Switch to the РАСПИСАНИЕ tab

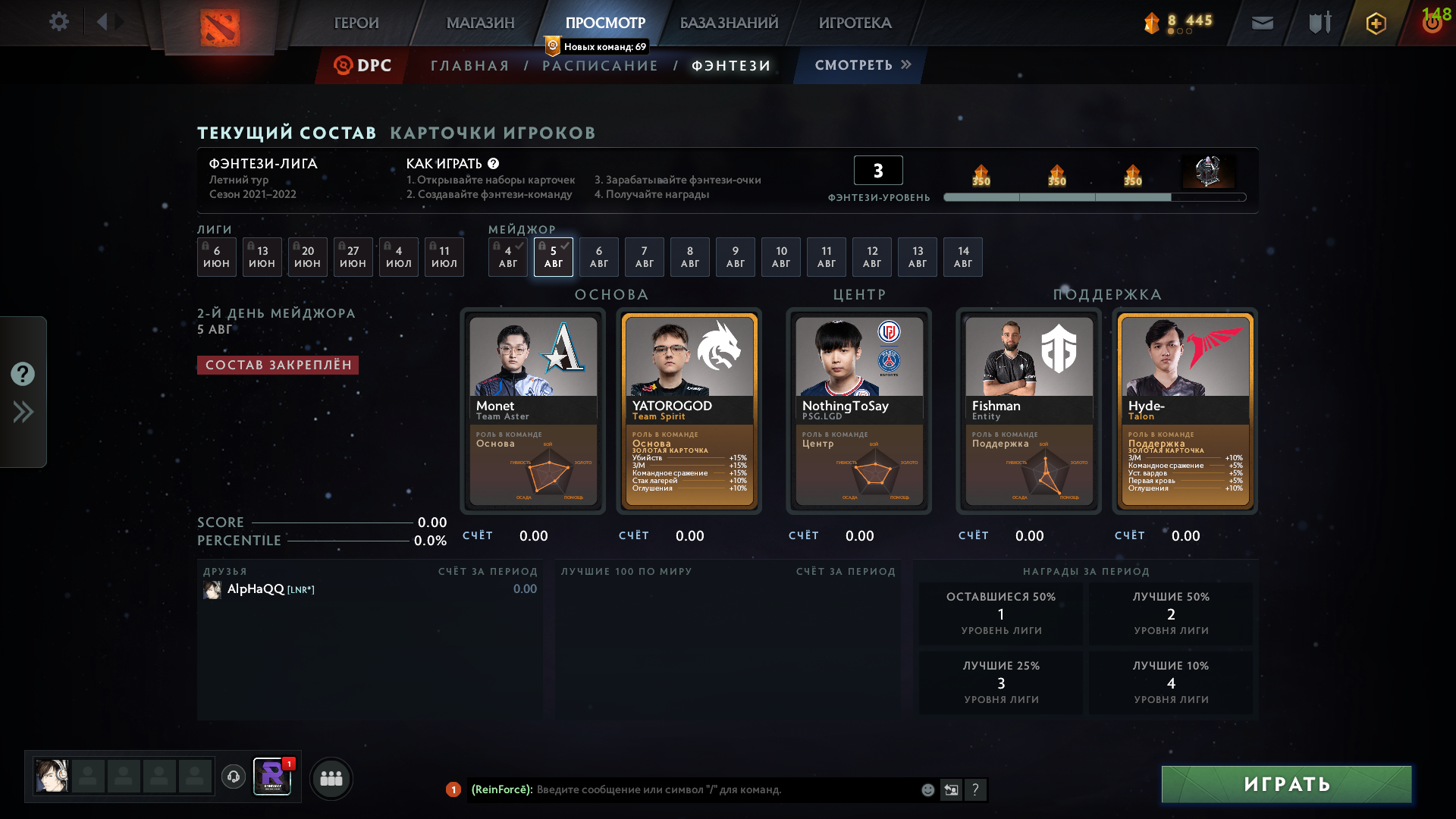pyautogui.click(x=600, y=66)
